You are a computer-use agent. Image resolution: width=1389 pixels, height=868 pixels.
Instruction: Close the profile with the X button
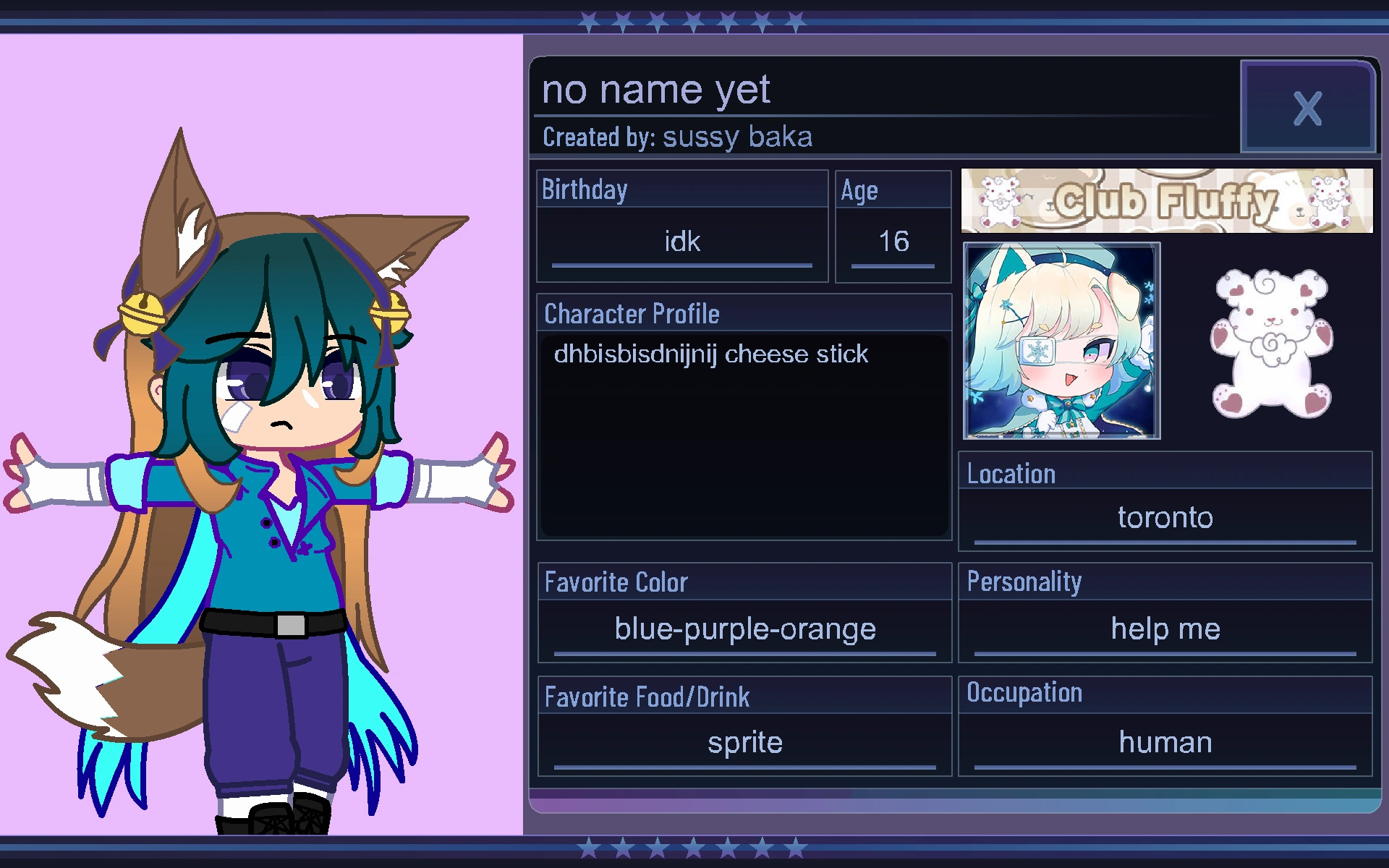pos(1307,109)
